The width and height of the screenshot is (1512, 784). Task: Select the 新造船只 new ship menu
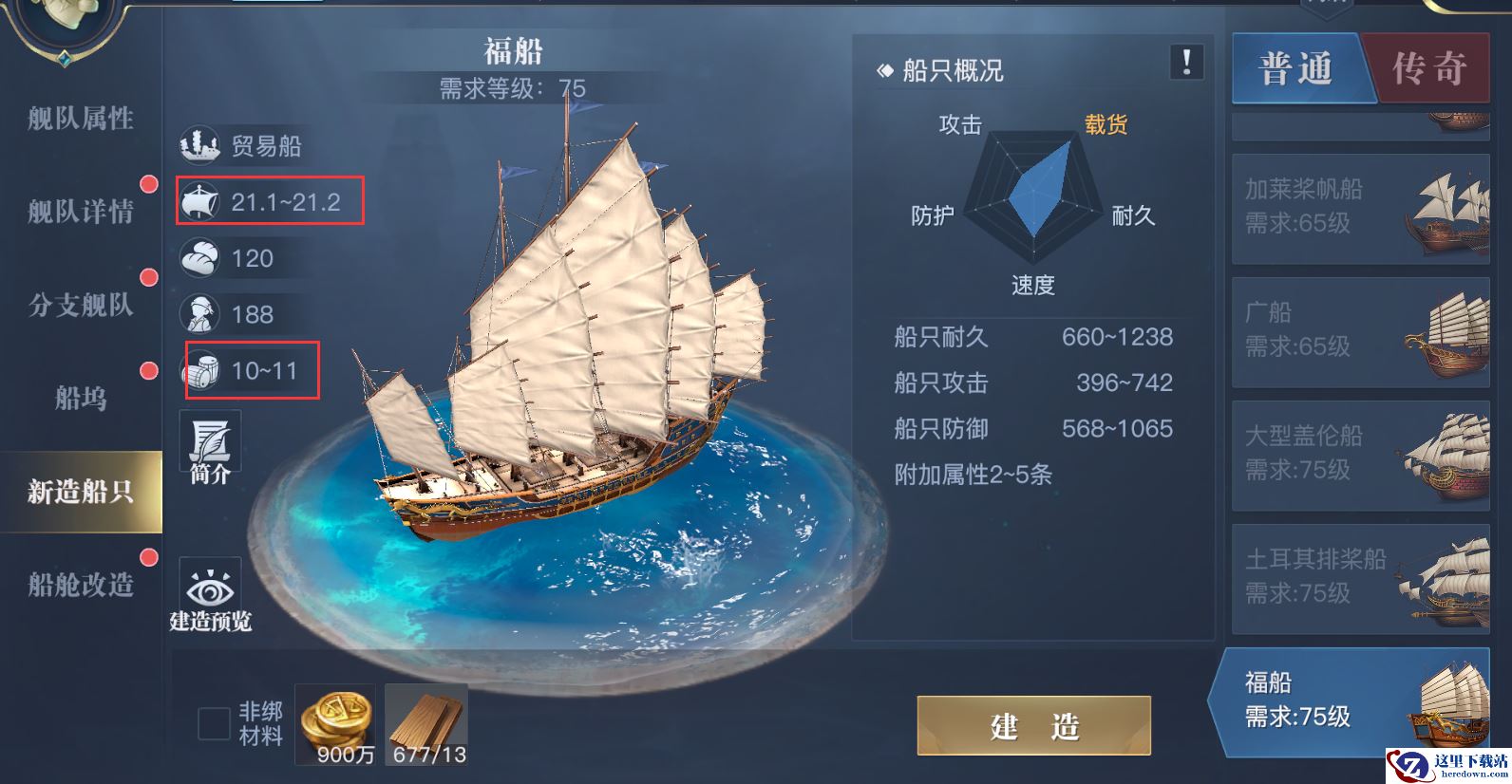coord(81,492)
